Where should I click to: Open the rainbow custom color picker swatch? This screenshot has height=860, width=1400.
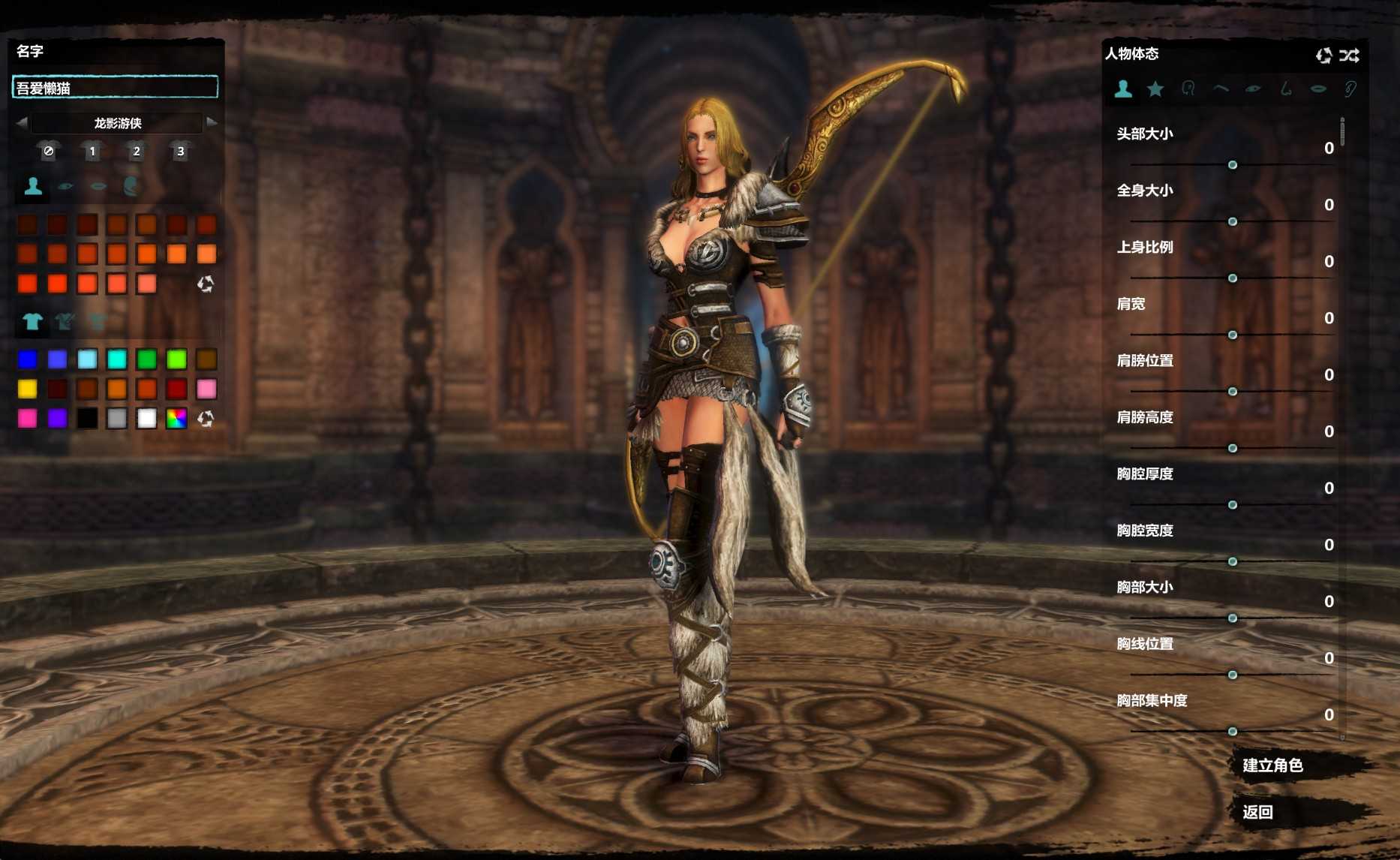coord(176,419)
